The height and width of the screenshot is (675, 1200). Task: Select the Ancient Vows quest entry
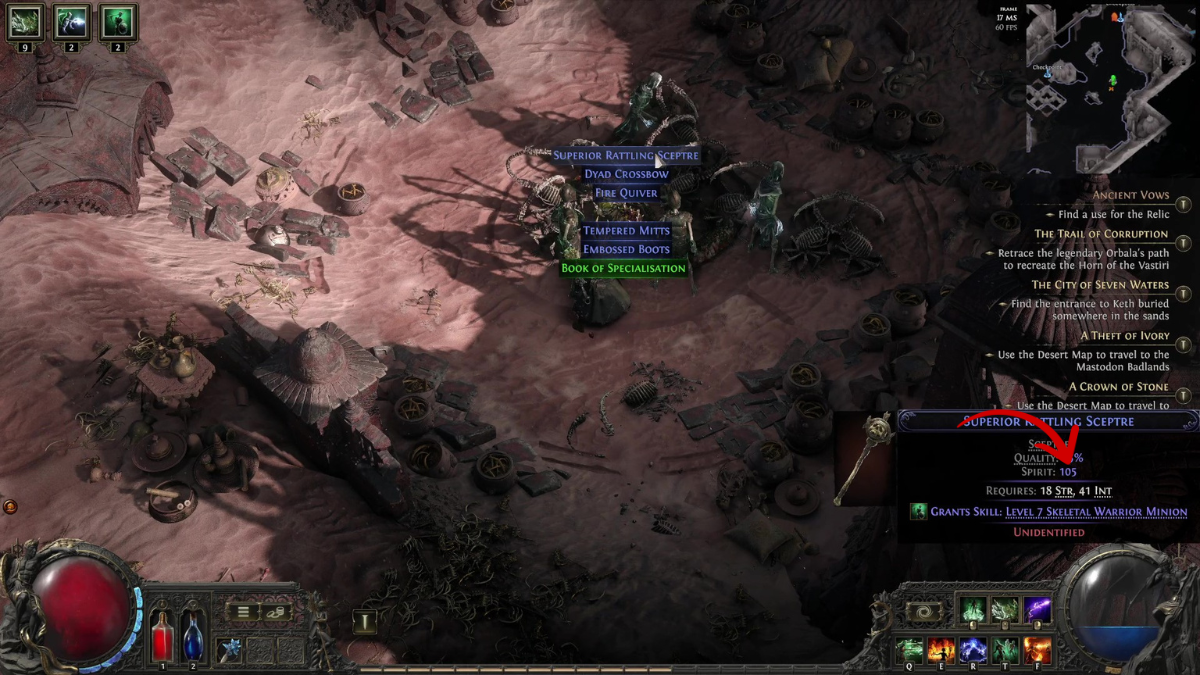point(1130,195)
